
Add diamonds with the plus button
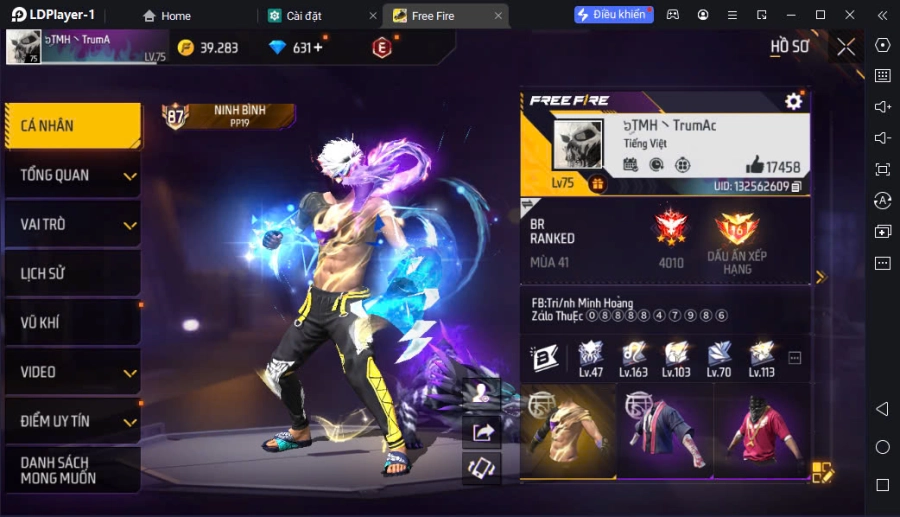[318, 48]
